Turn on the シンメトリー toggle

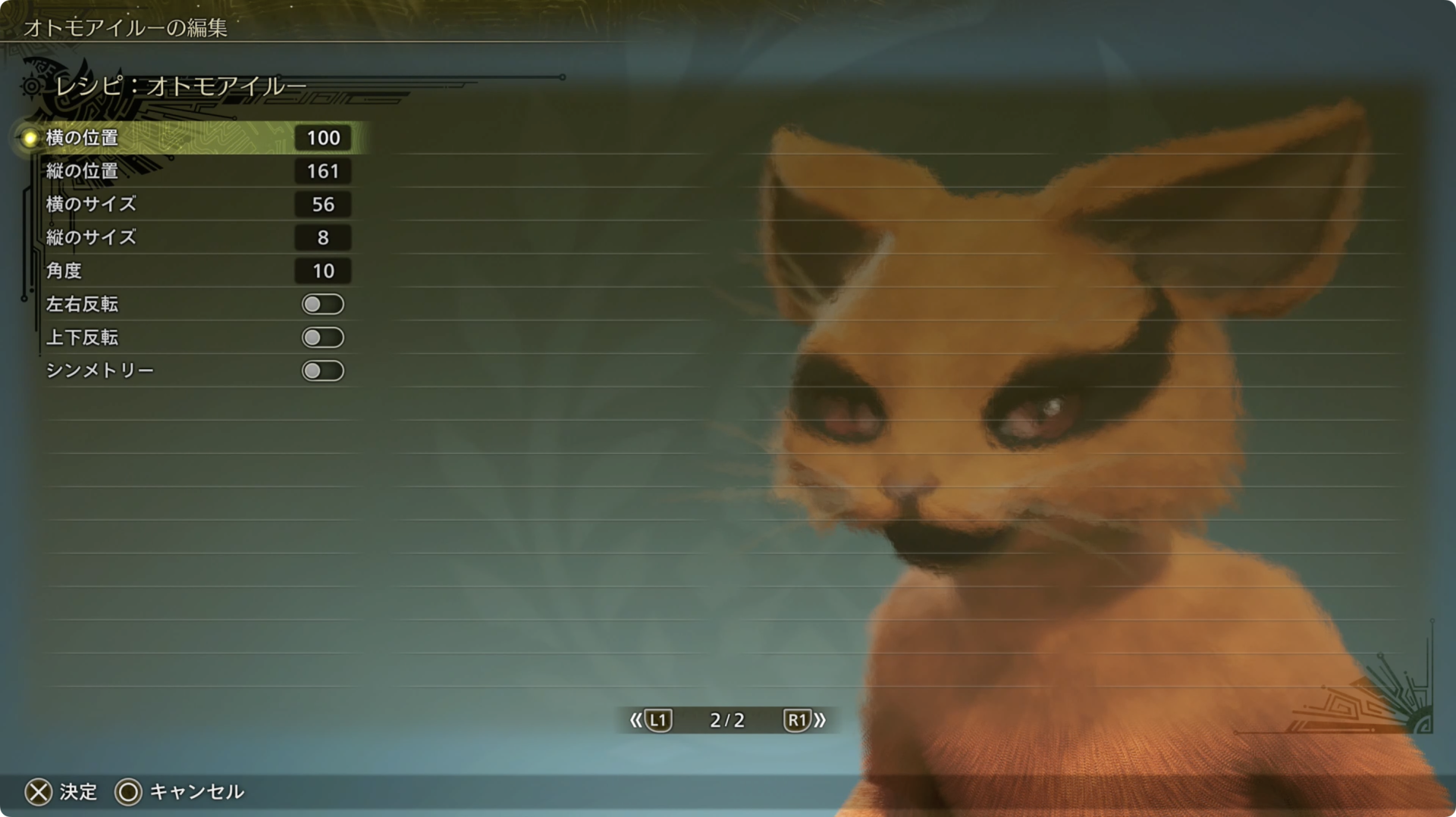point(322,371)
